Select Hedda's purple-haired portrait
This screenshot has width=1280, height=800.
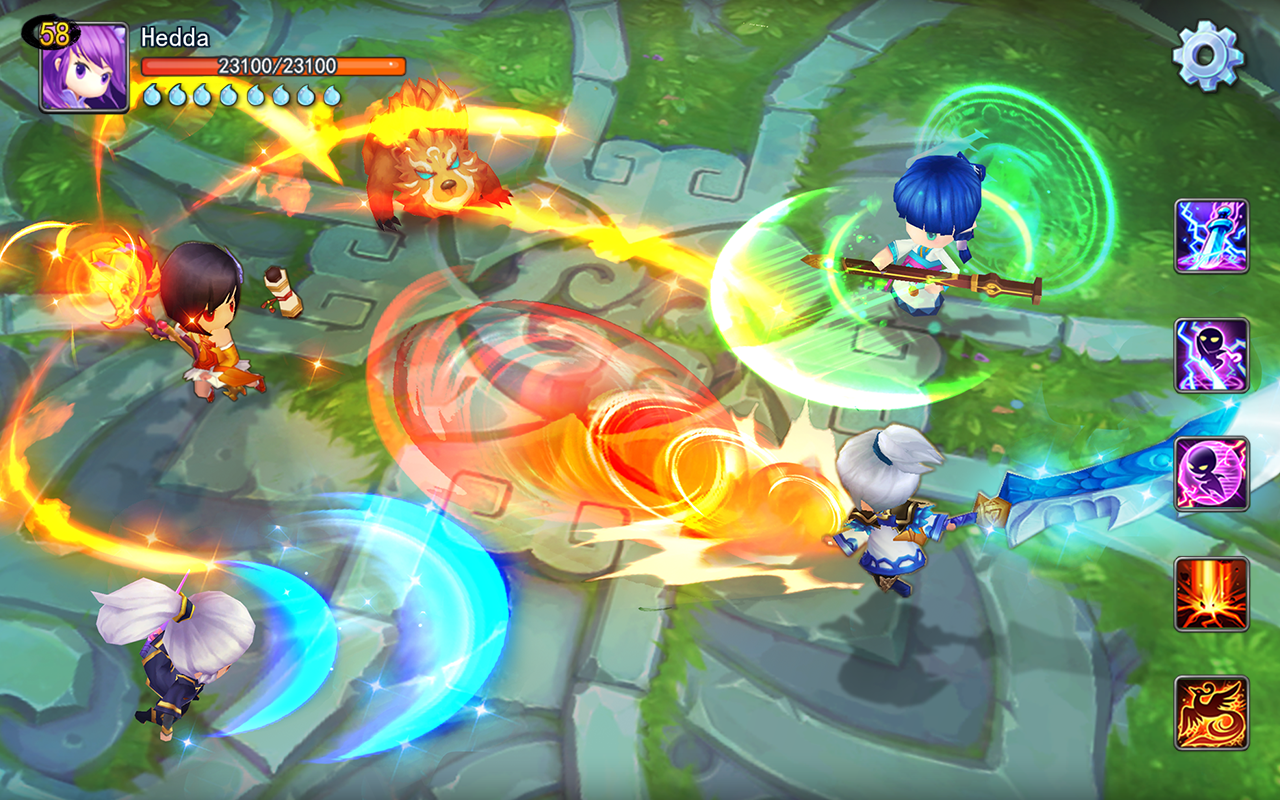(84, 66)
